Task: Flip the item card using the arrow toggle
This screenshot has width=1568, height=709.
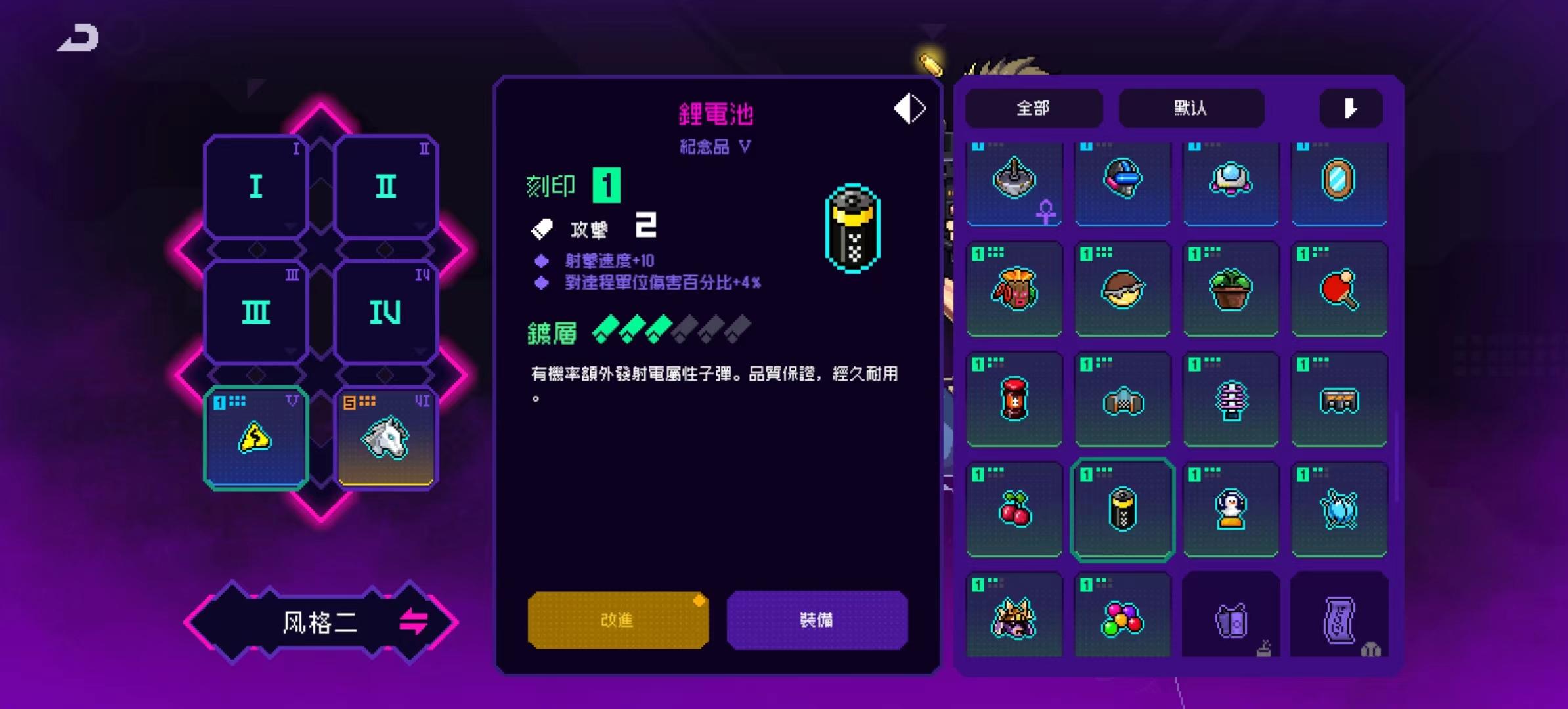Action: tap(908, 108)
